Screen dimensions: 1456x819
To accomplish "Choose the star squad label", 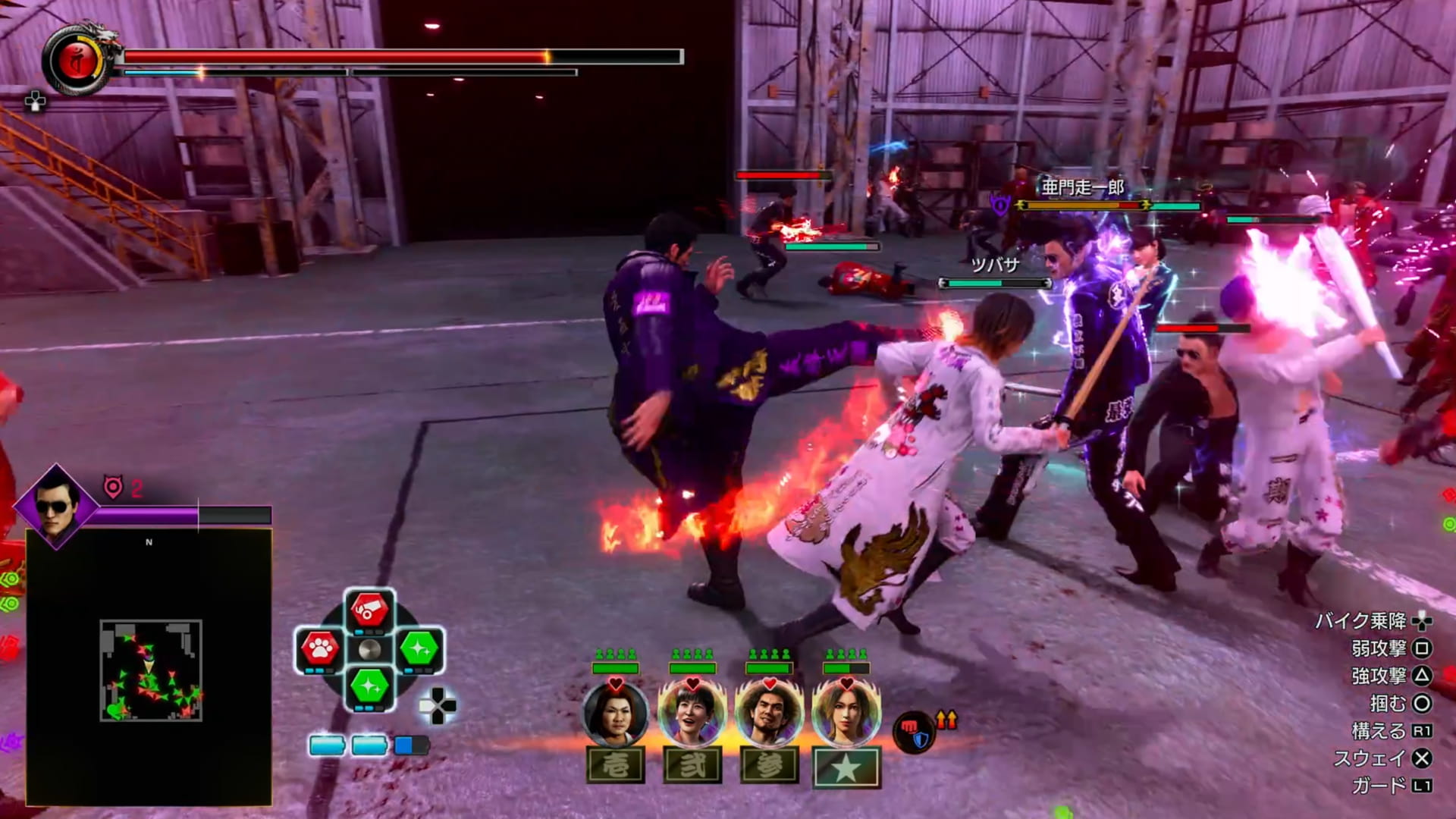I will [846, 767].
